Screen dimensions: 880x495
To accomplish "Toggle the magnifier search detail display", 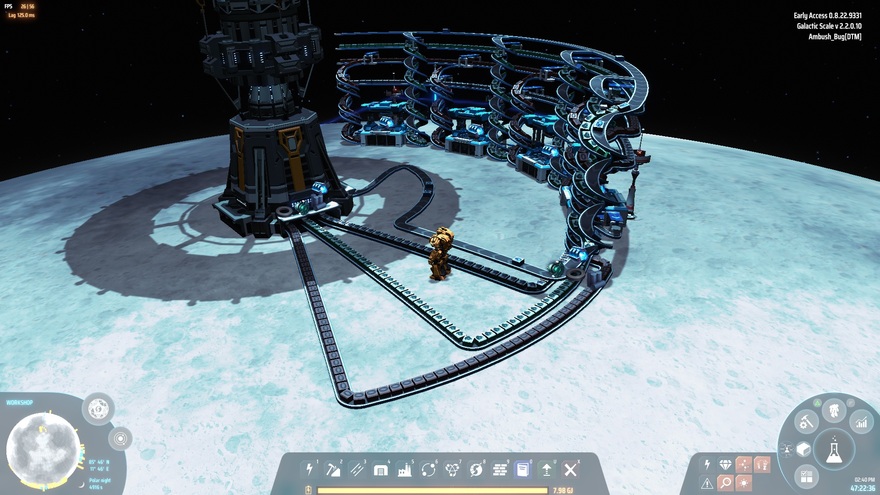I will tap(726, 483).
